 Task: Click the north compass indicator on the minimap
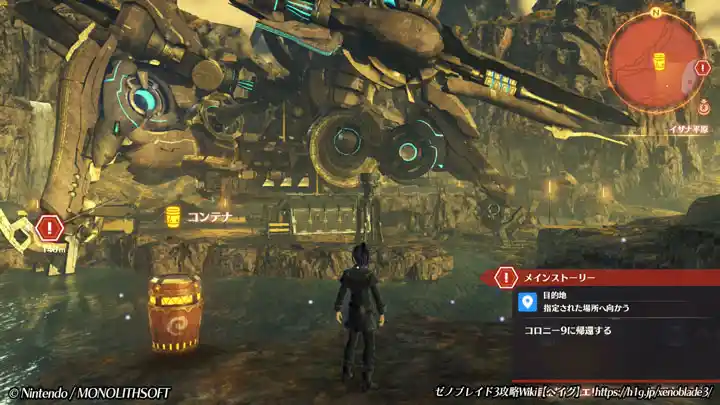655,13
